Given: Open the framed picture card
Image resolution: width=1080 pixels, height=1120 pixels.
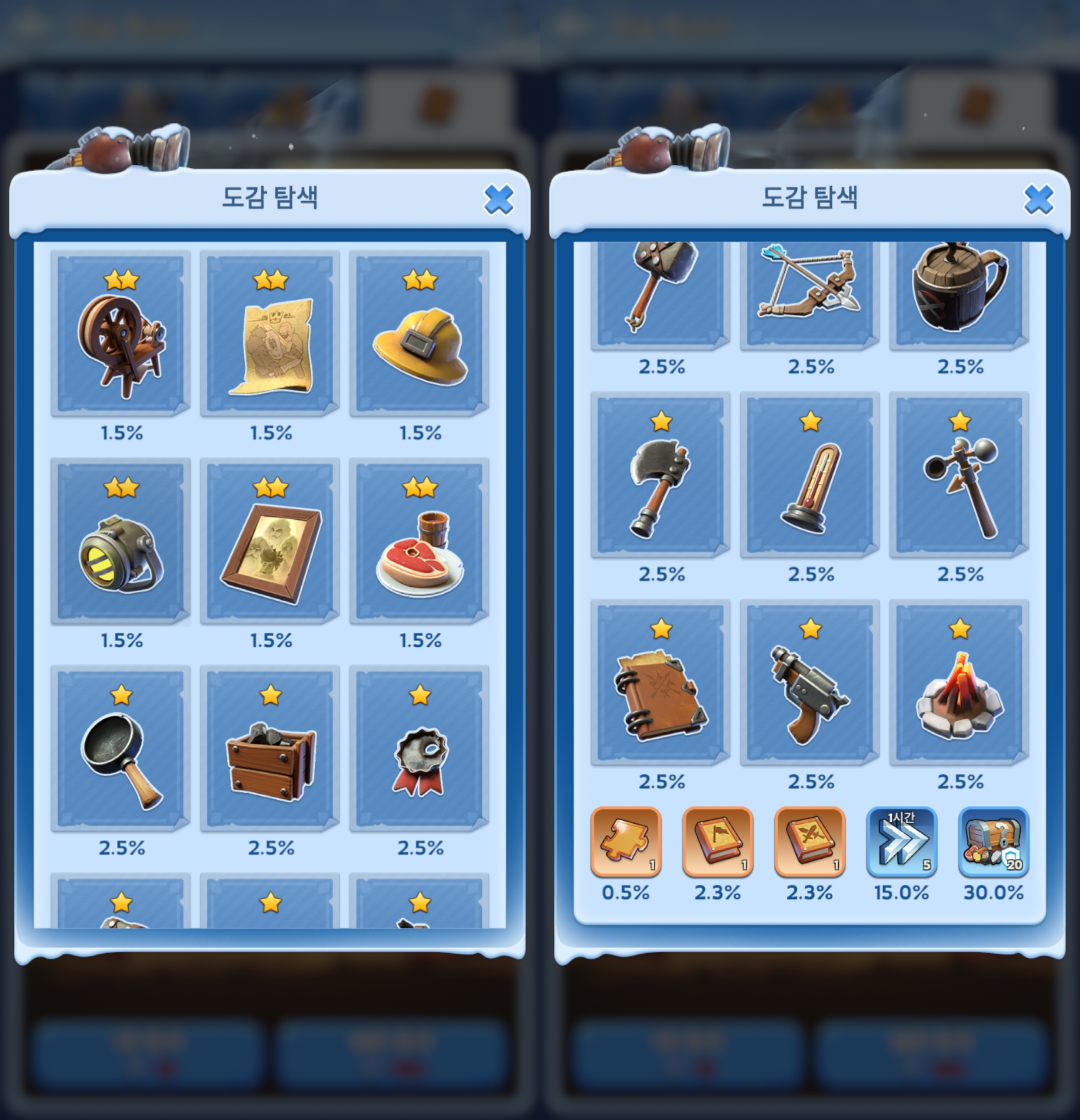Looking at the screenshot, I should (x=270, y=541).
